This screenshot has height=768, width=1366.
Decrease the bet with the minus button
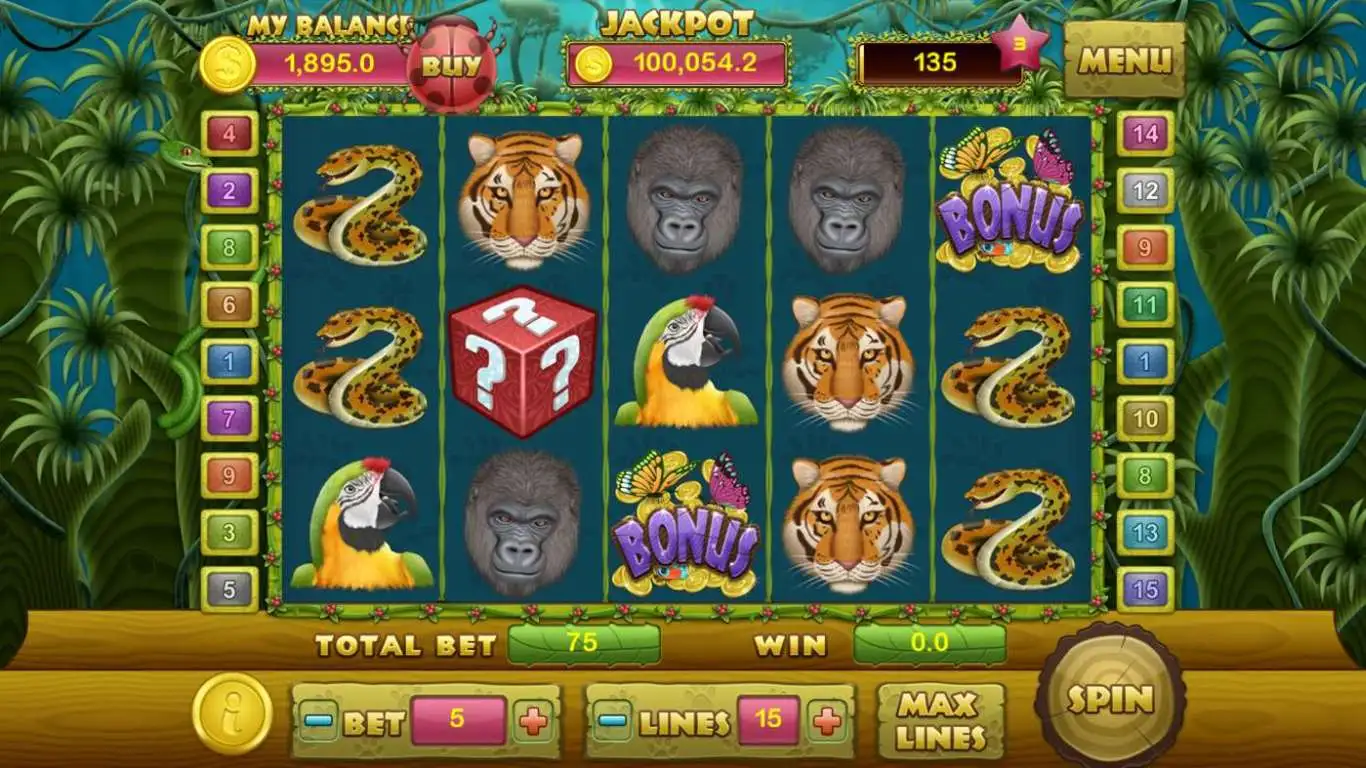coord(318,721)
